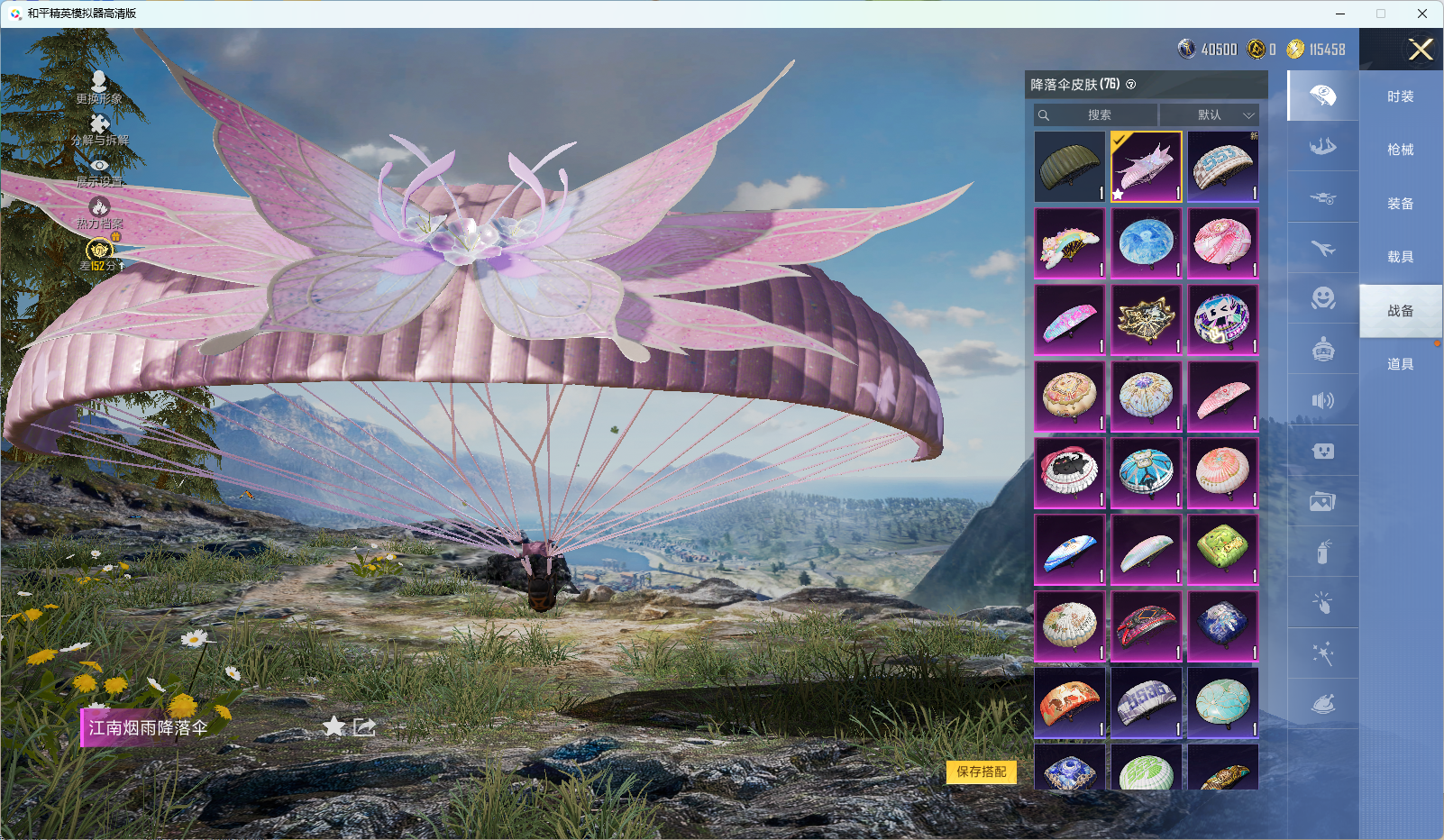Minimize the emulator window

click(1340, 14)
